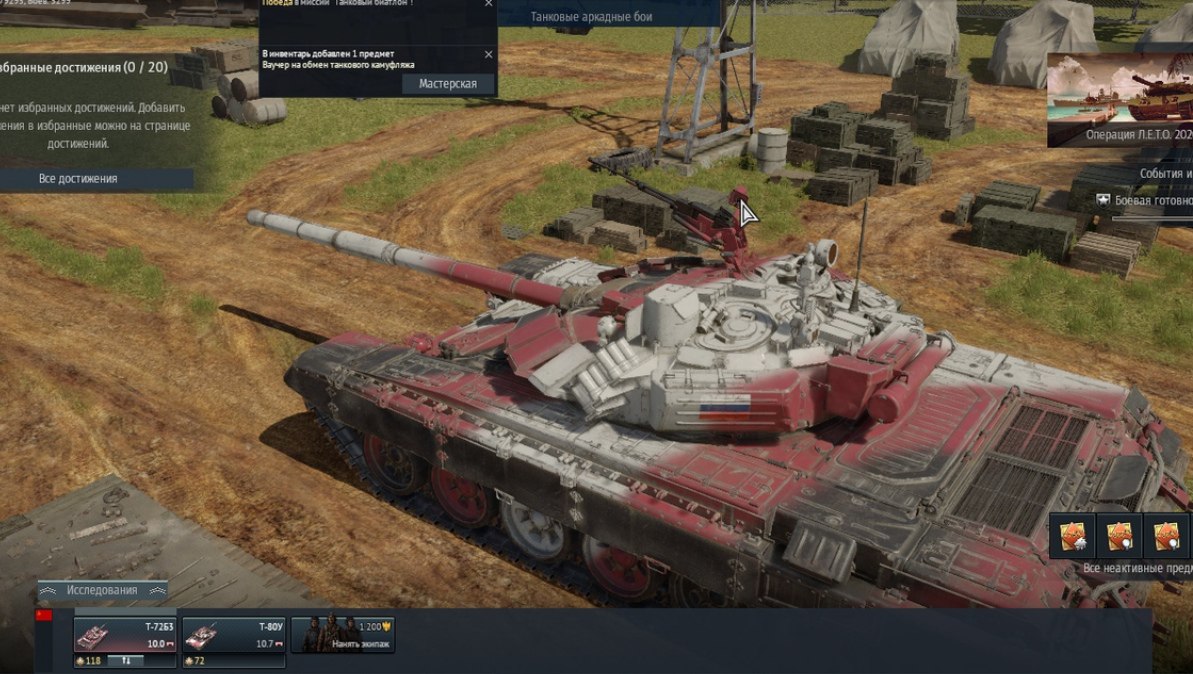Open Все достижения achievements page
The height and width of the screenshot is (674, 1193).
[78, 179]
